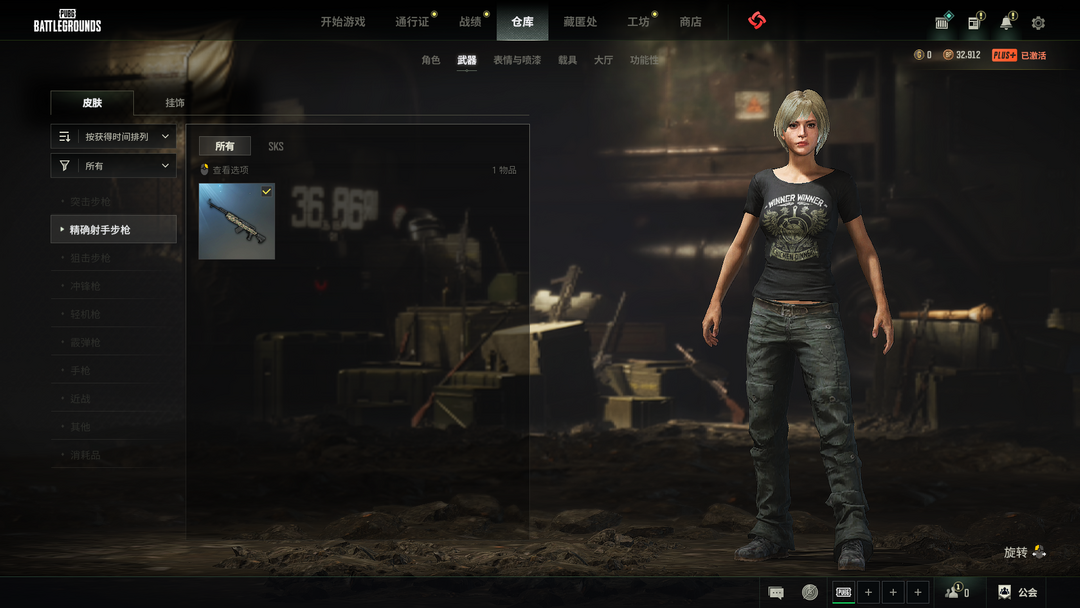
Task: Select the 角色 sub-tab
Action: [x=430, y=61]
